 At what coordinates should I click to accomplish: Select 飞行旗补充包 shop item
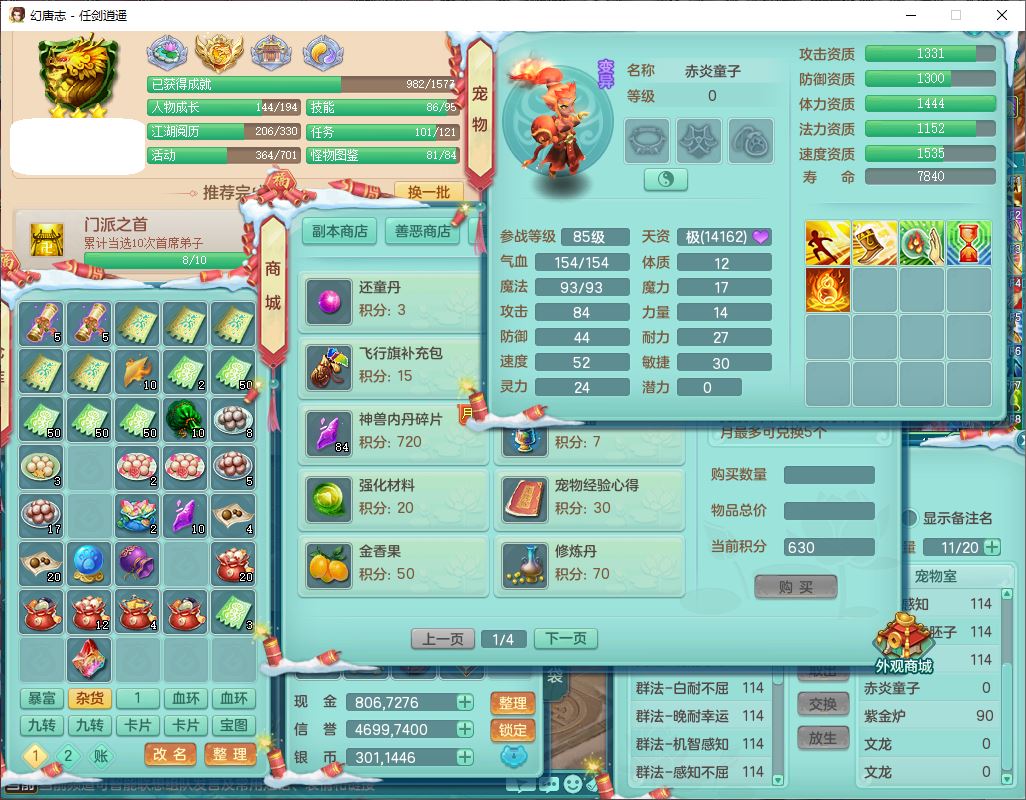click(393, 365)
